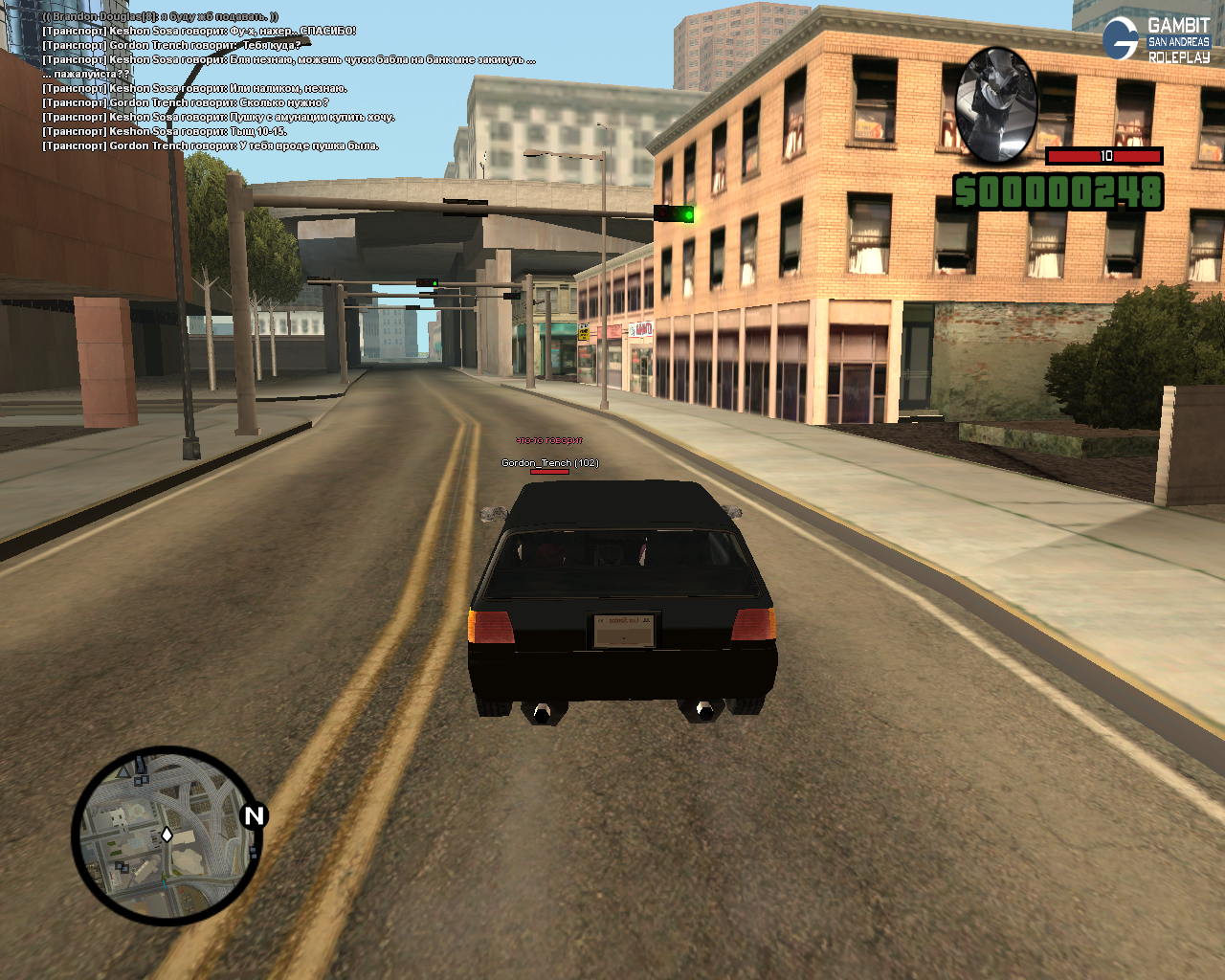Select the current weapon icon
The height and width of the screenshot is (980, 1225).
(996, 103)
